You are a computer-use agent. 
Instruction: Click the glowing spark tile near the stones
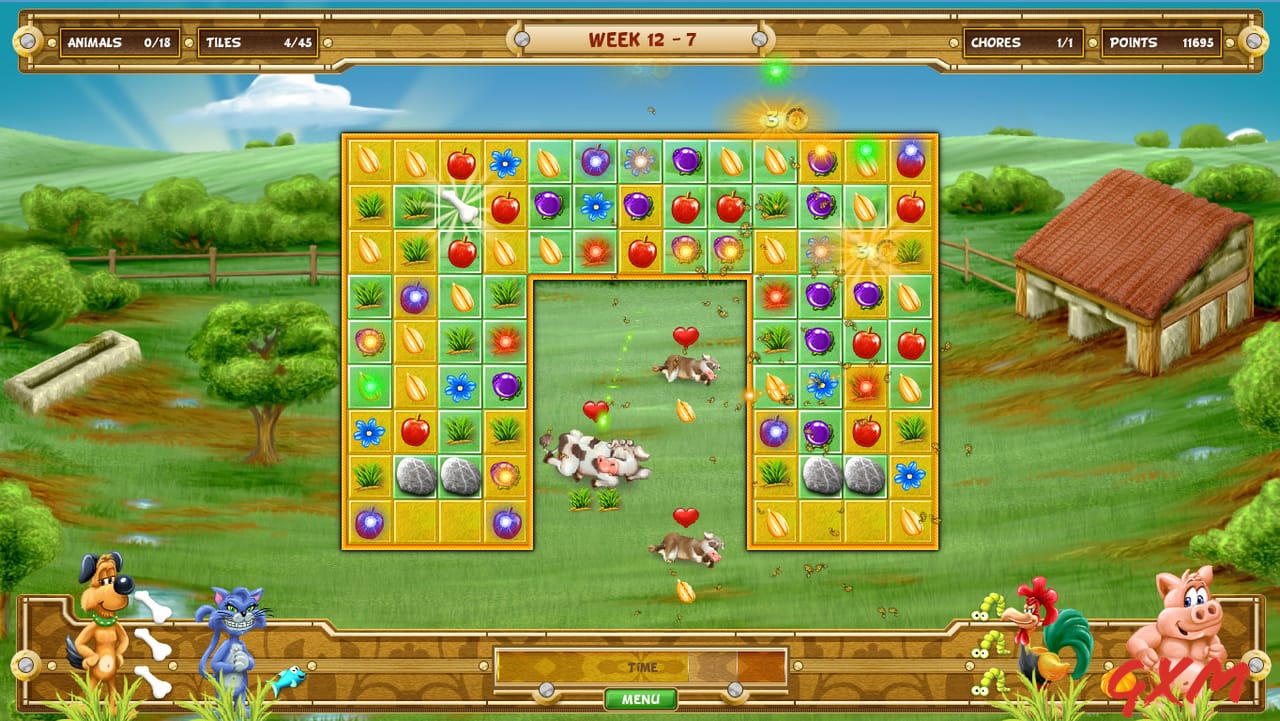(x=505, y=474)
